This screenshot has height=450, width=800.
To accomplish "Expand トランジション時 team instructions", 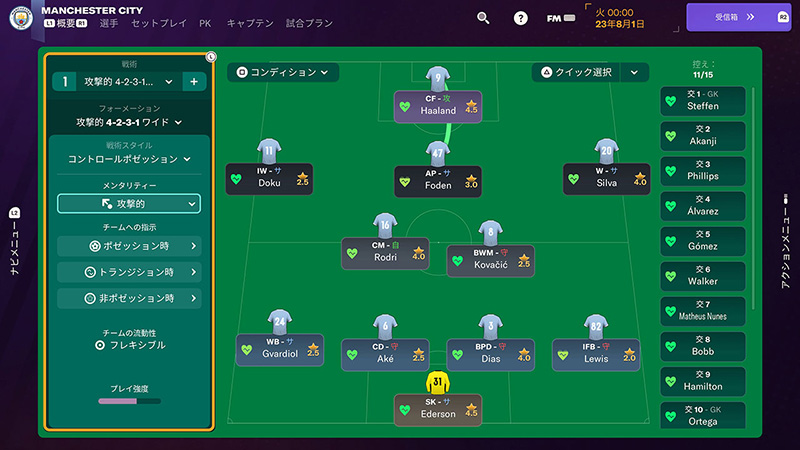I will click(x=129, y=272).
